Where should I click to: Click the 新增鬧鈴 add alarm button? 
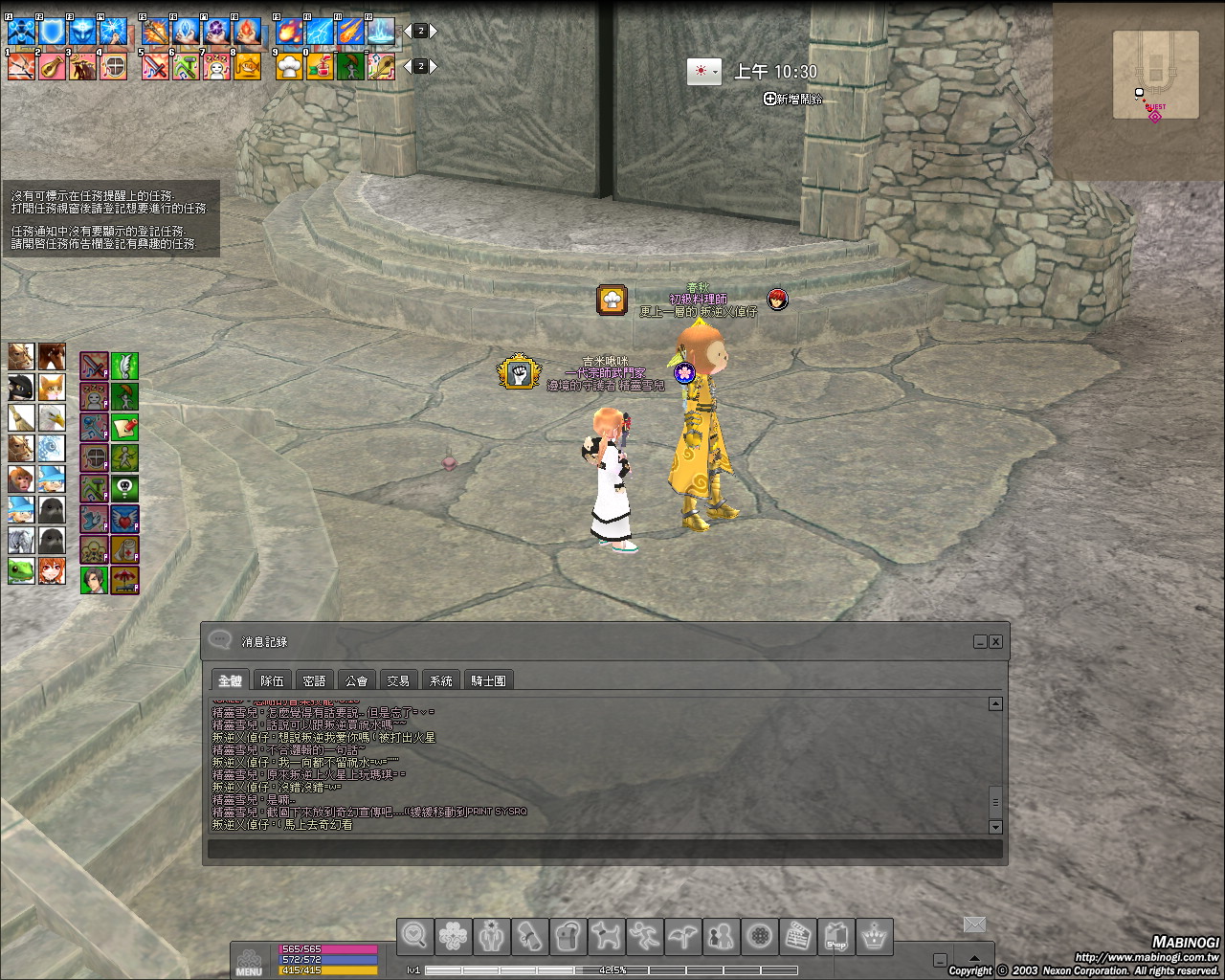pos(792,99)
